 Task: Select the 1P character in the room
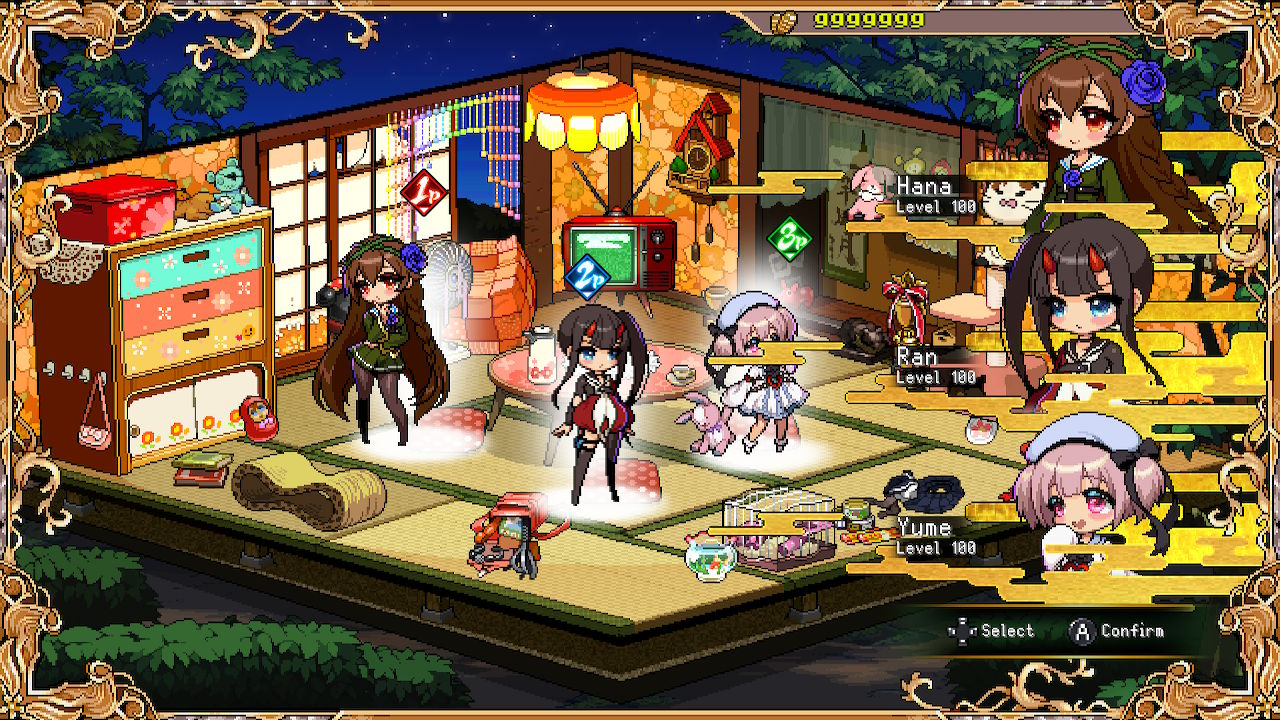click(380, 340)
